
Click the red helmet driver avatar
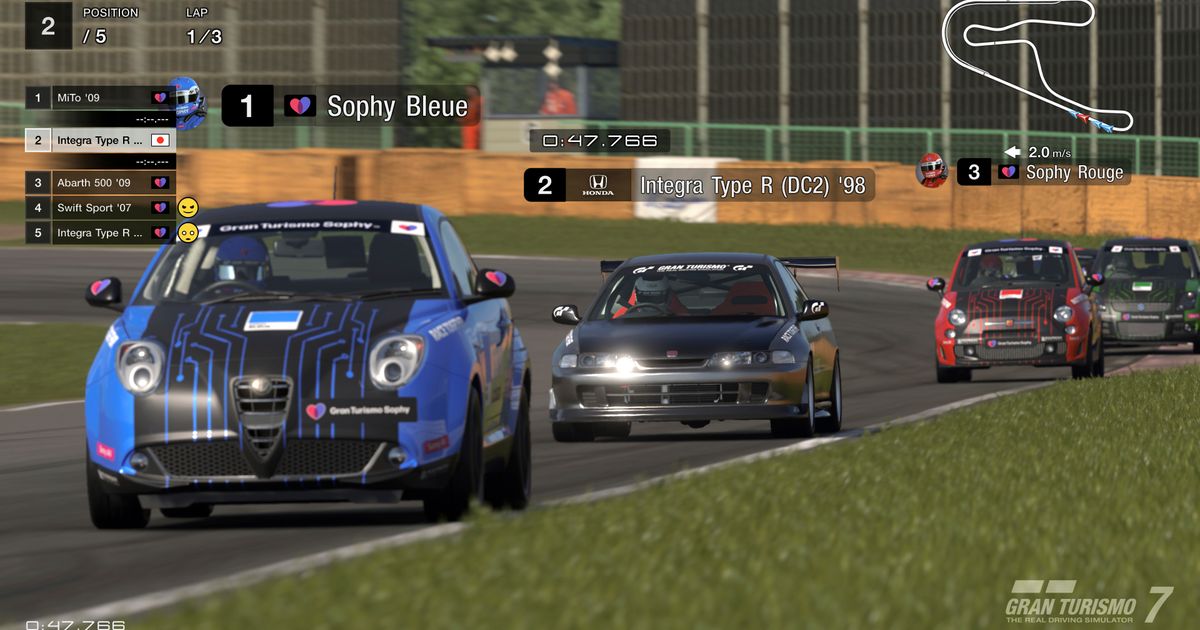pyautogui.click(x=931, y=170)
